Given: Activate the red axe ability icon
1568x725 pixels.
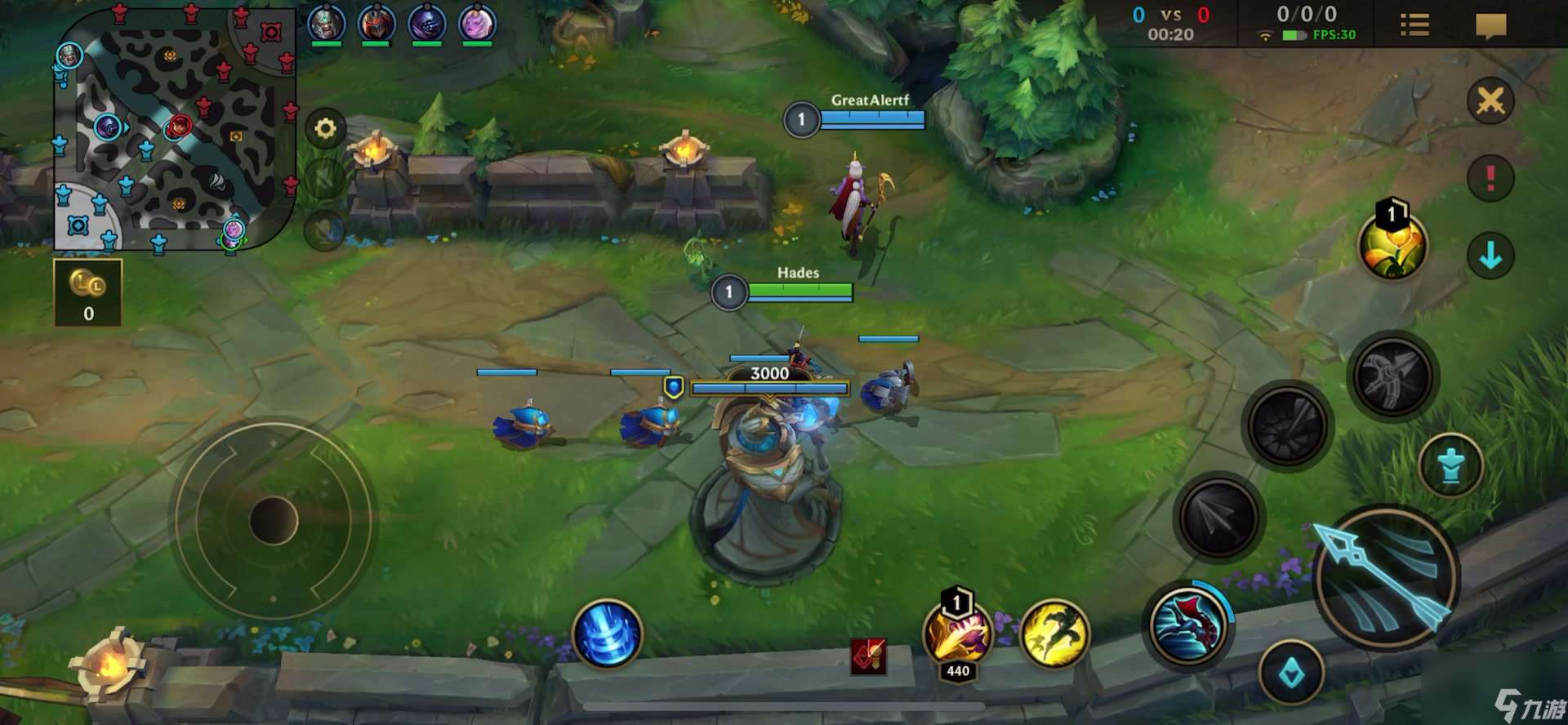Looking at the screenshot, I should click(1188, 625).
